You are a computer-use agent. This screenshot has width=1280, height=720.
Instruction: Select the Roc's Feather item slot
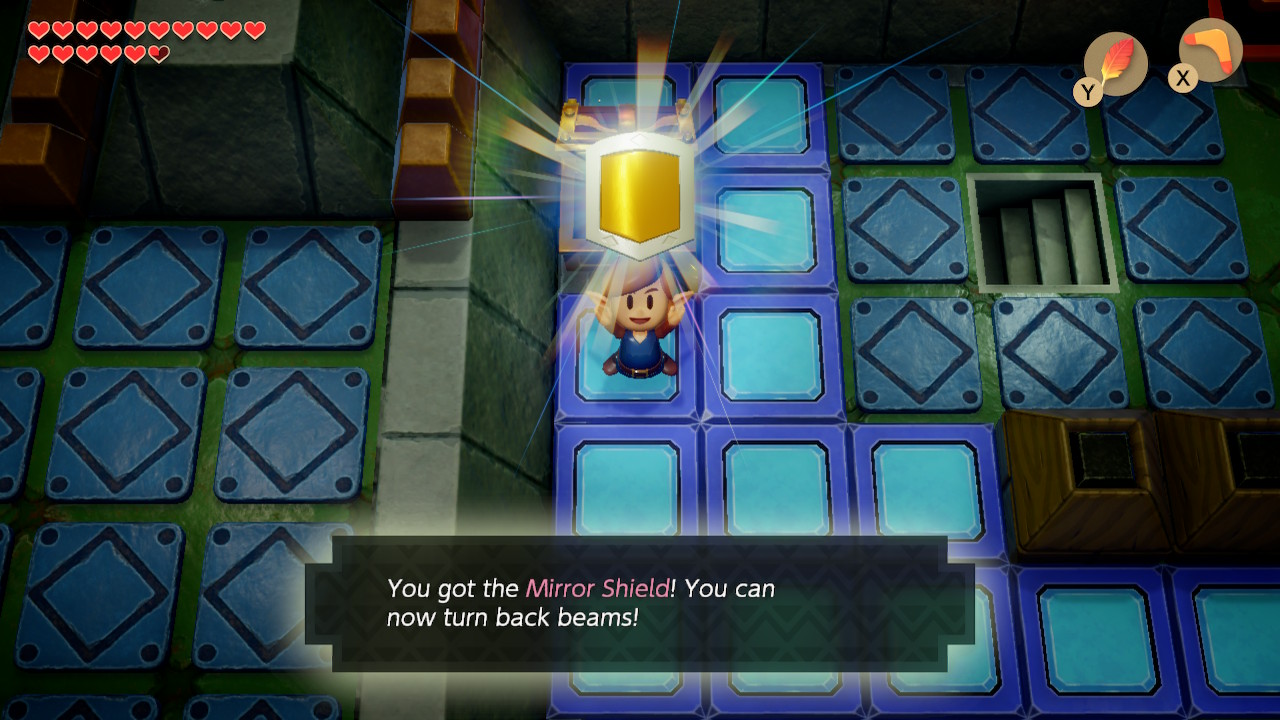[1115, 64]
